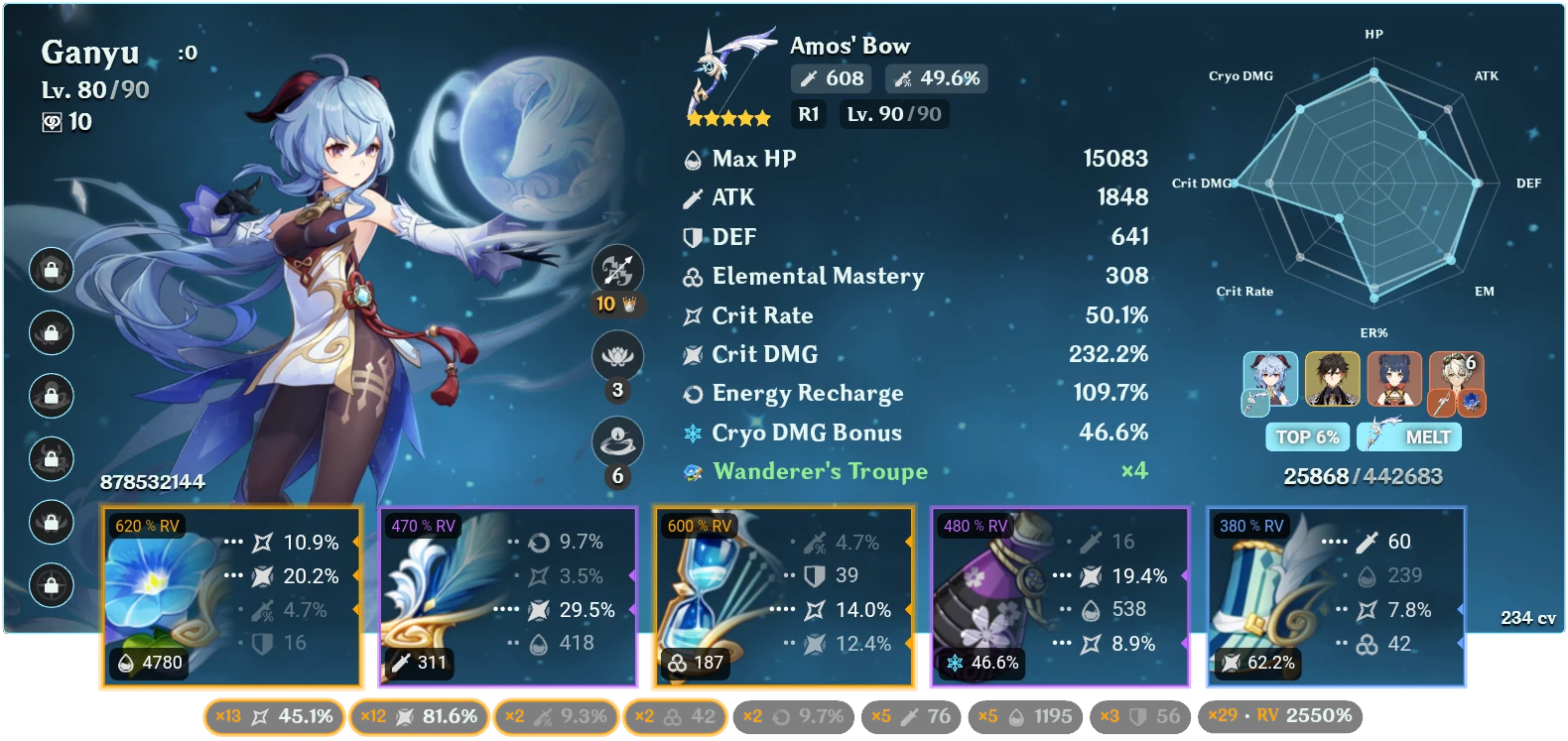Click the TOP 6% ranking badge
This screenshot has height=741, width=1568.
pyautogui.click(x=1305, y=436)
